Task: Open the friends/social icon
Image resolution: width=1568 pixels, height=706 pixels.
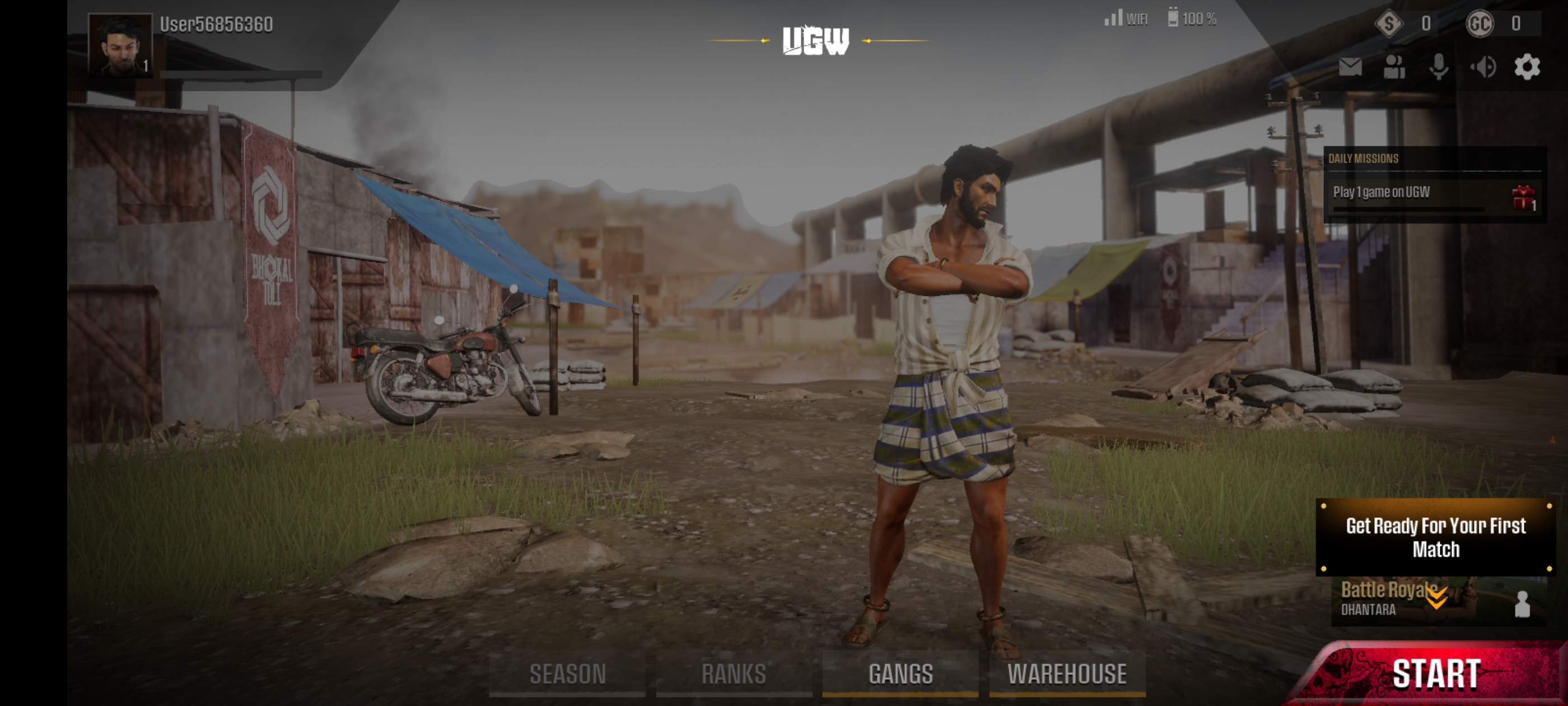Action: [x=1394, y=68]
